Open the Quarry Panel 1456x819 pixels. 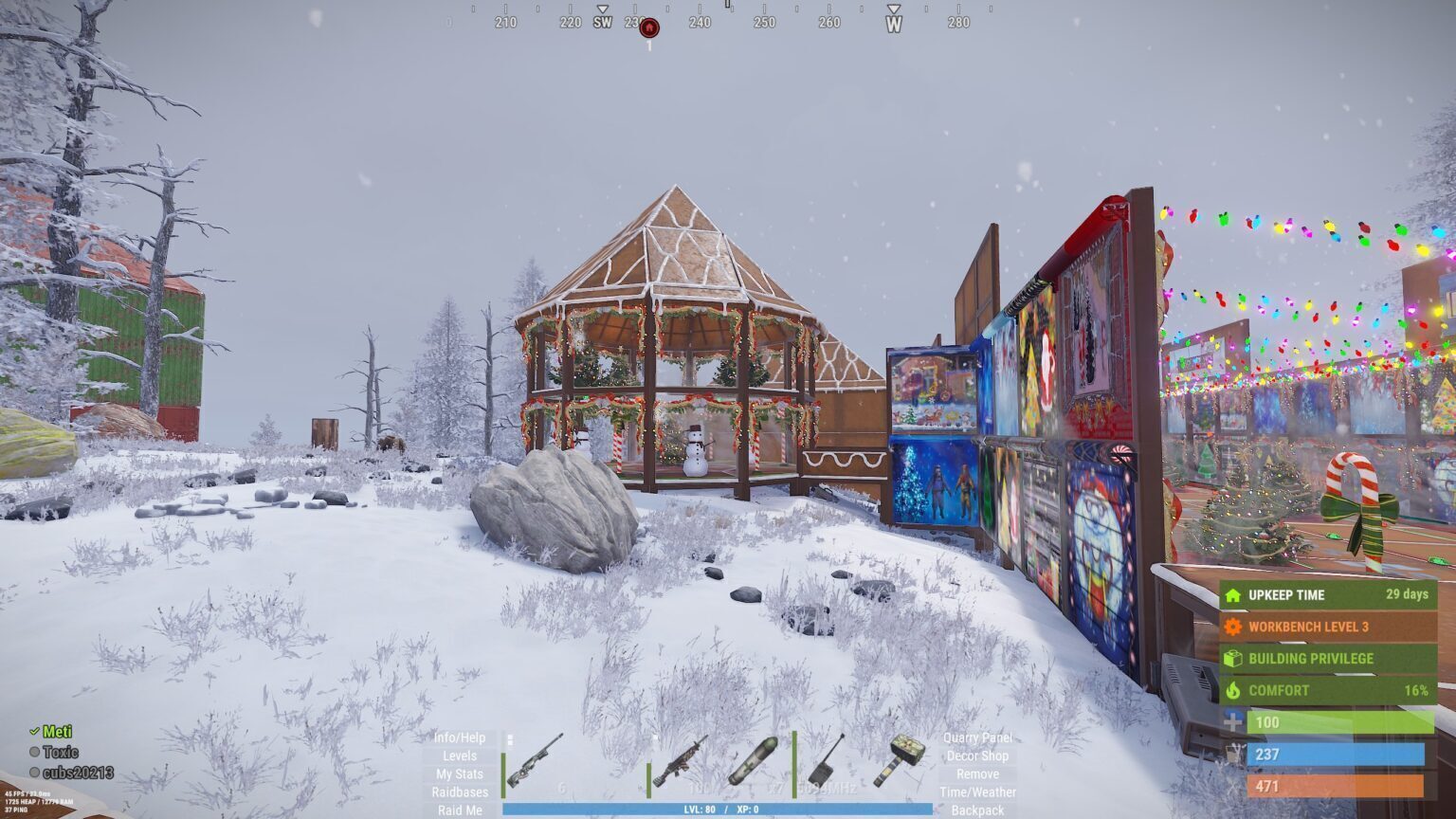point(977,737)
